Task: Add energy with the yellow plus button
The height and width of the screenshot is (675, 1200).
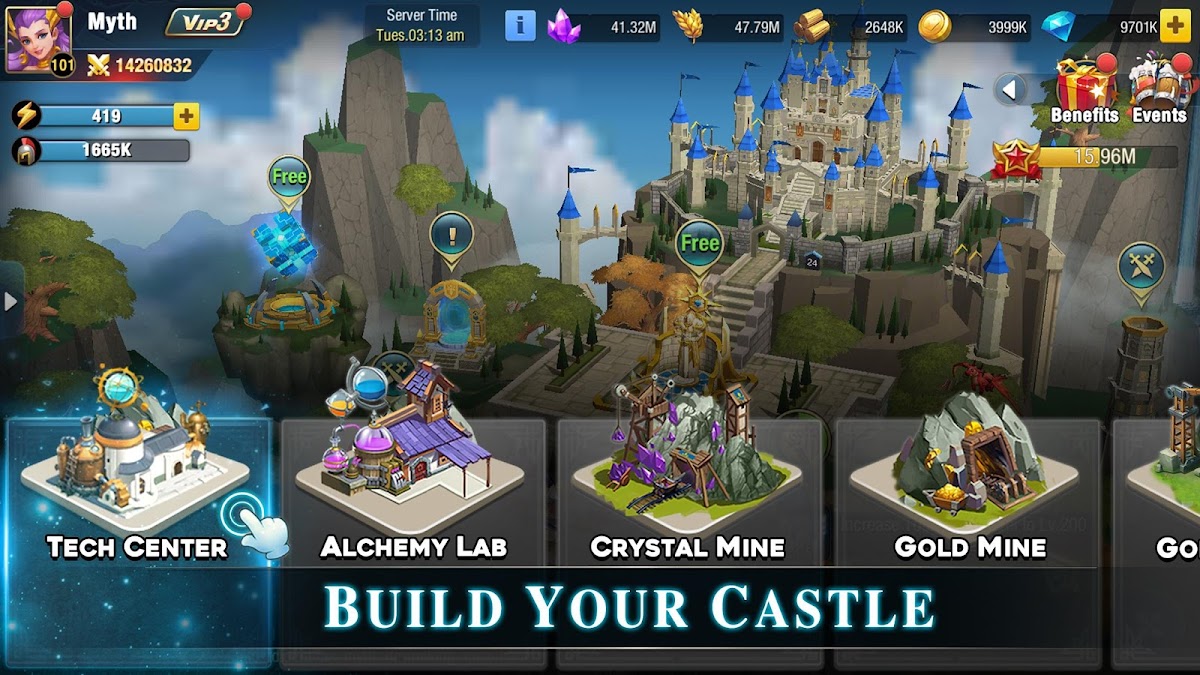Action: (x=186, y=116)
